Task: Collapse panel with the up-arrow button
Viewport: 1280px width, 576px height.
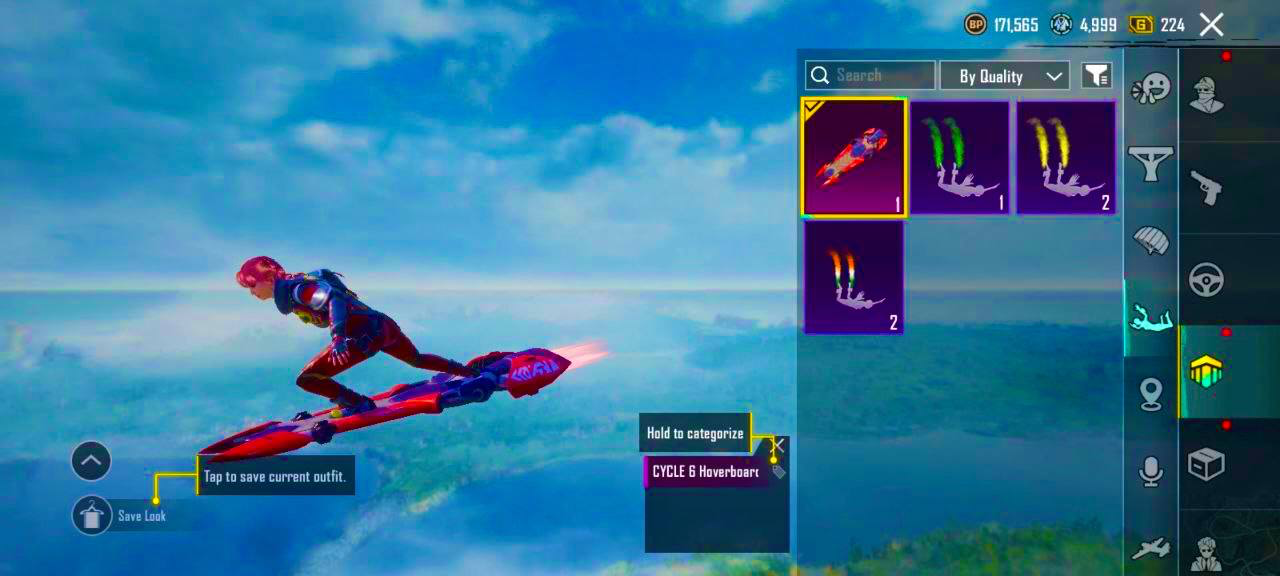Action: pyautogui.click(x=91, y=461)
